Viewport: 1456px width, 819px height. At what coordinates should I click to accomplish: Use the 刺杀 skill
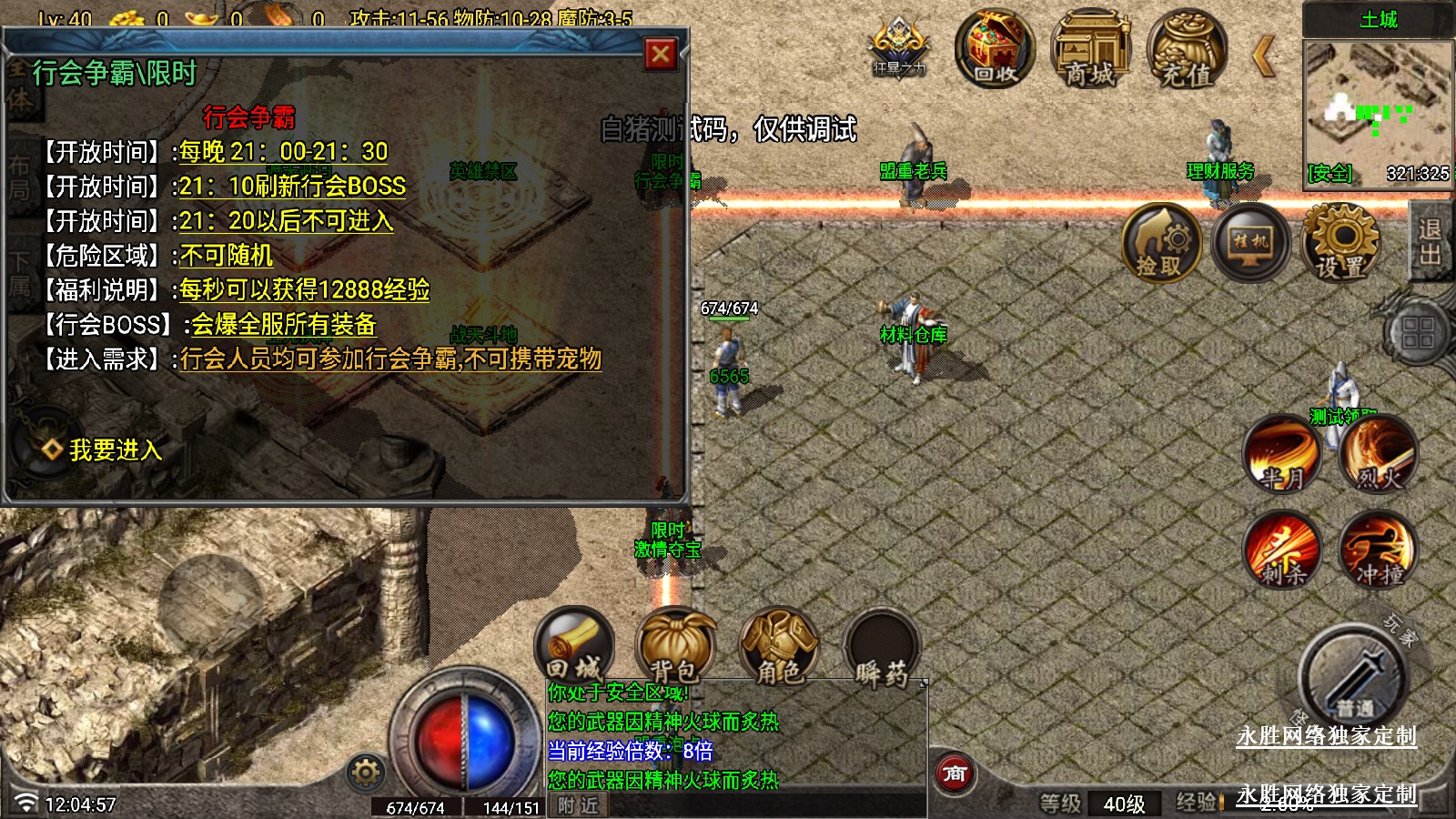tap(1282, 549)
